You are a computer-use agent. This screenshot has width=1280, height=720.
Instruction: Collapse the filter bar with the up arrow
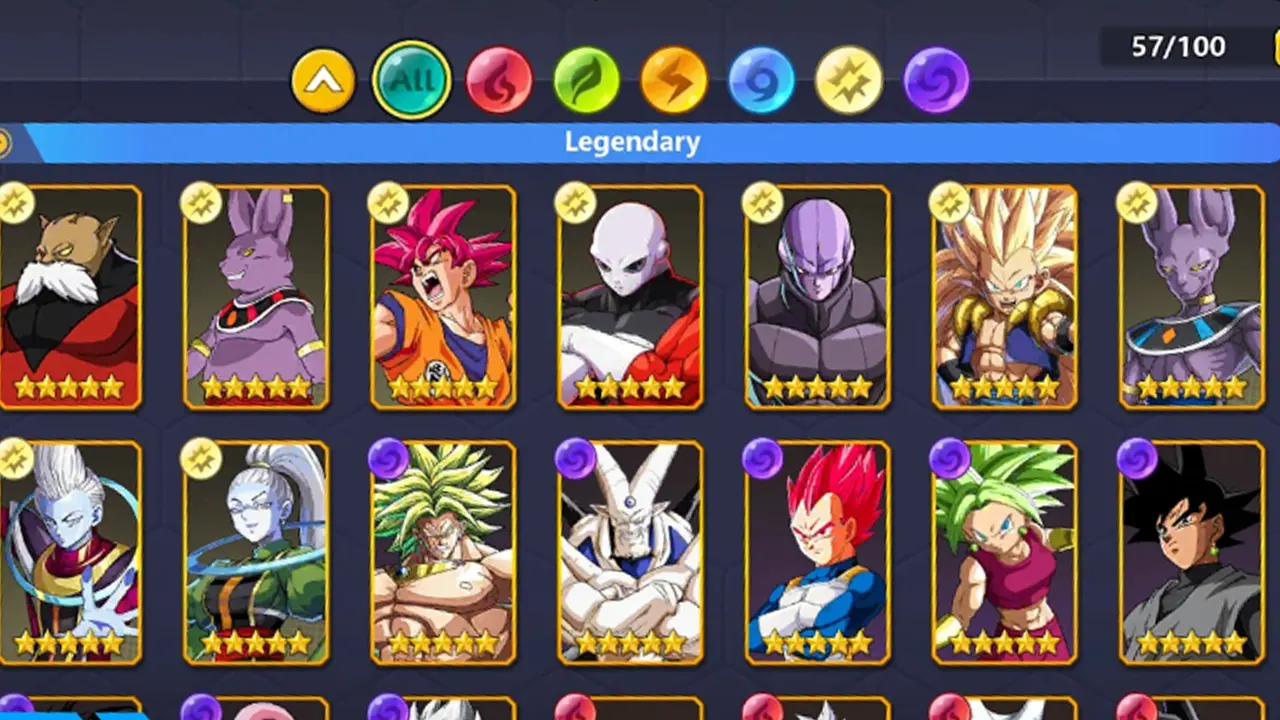pos(323,80)
